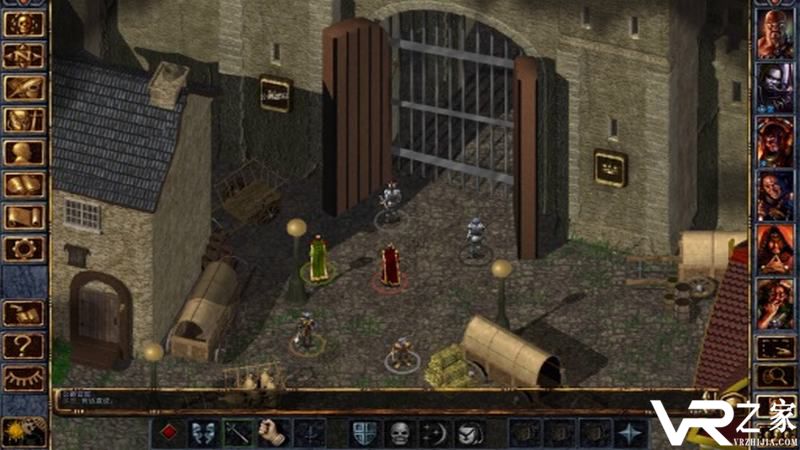
Task: Open game options via gear icon
Action: [24, 248]
